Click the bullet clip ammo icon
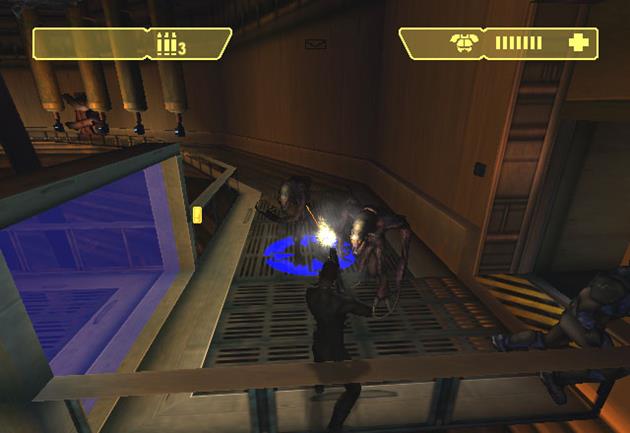Screen dimensions: 630x433 coord(166,43)
